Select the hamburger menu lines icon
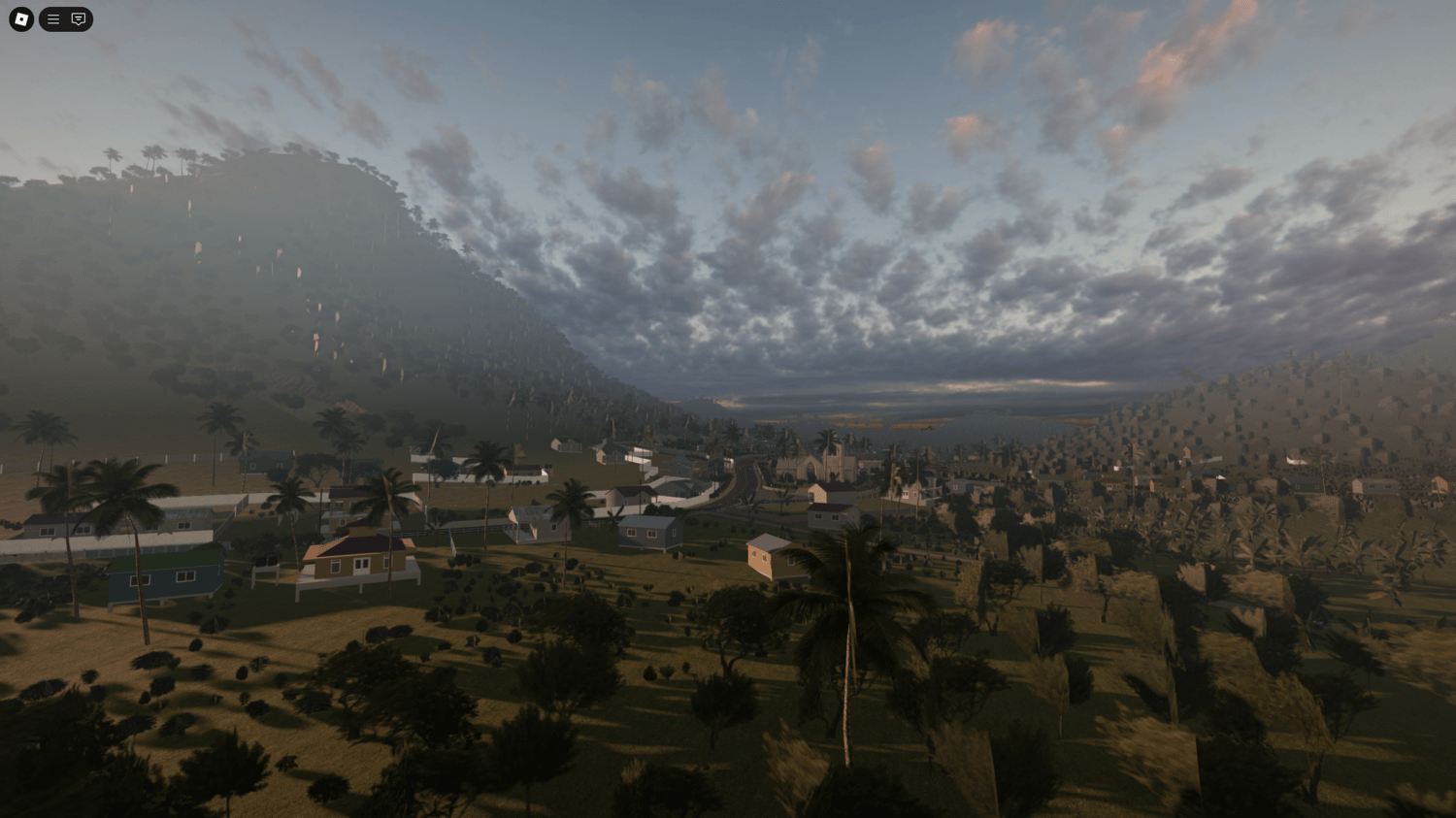Viewport: 1456px width, 818px height. point(53,18)
